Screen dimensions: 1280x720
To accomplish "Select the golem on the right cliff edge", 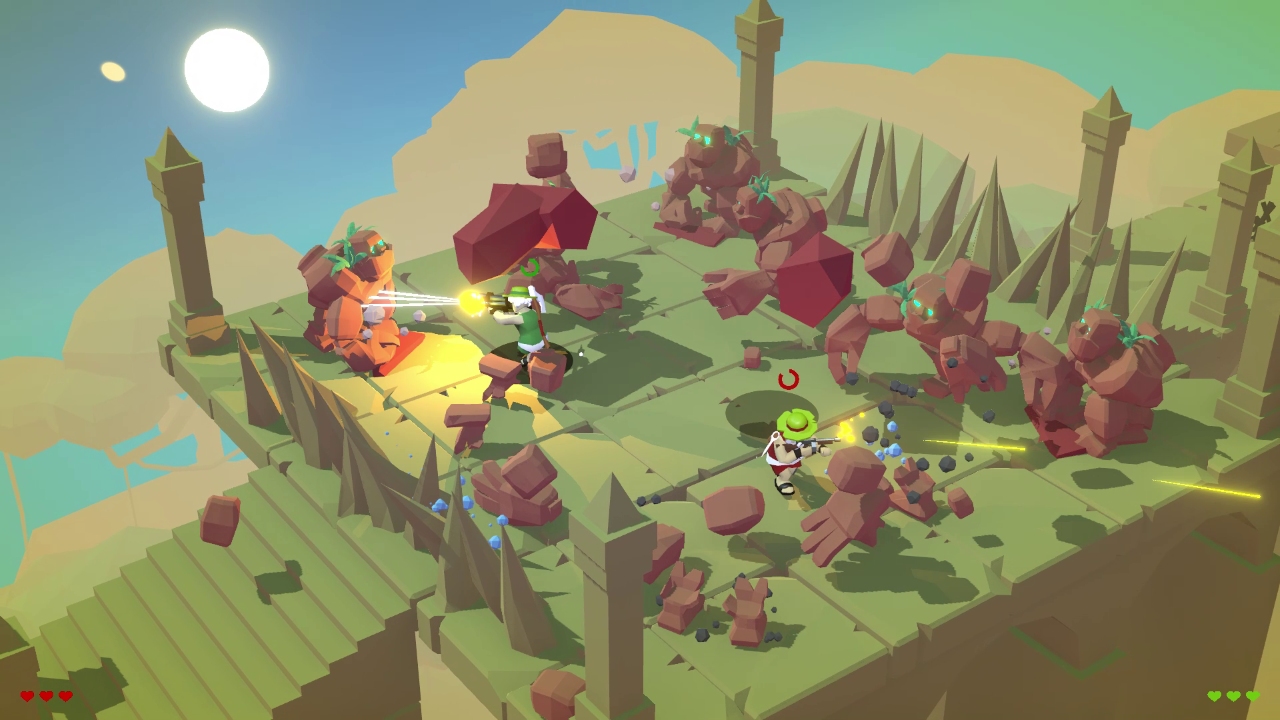I will click(x=1100, y=370).
